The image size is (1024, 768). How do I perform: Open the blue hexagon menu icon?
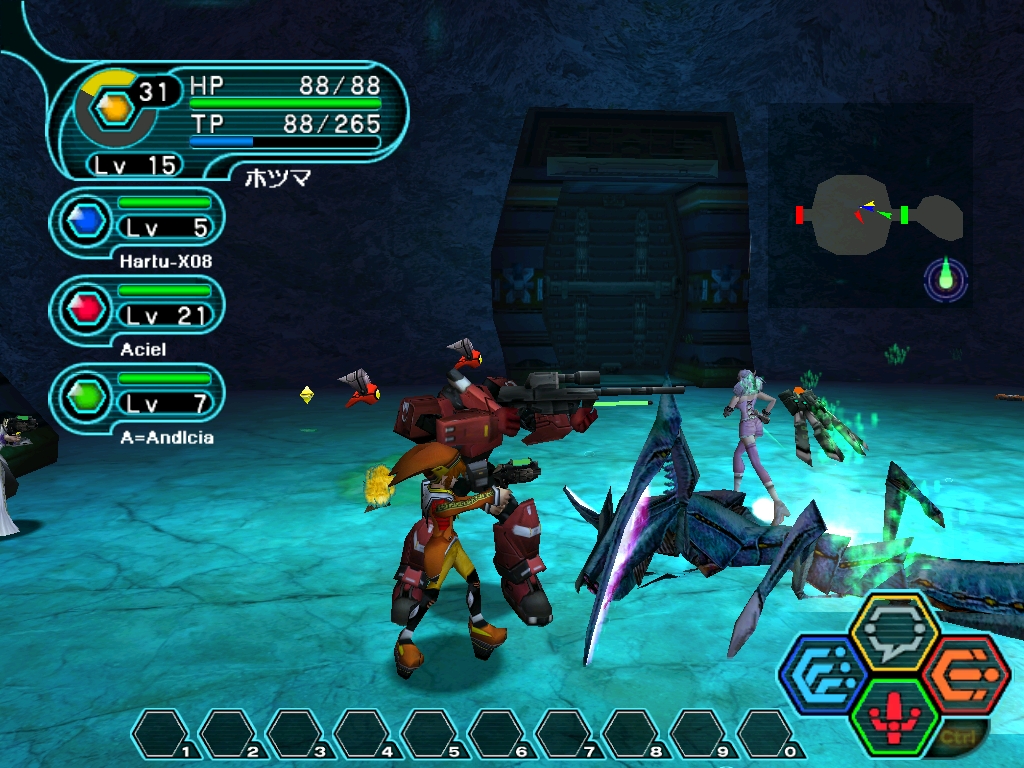(x=822, y=674)
